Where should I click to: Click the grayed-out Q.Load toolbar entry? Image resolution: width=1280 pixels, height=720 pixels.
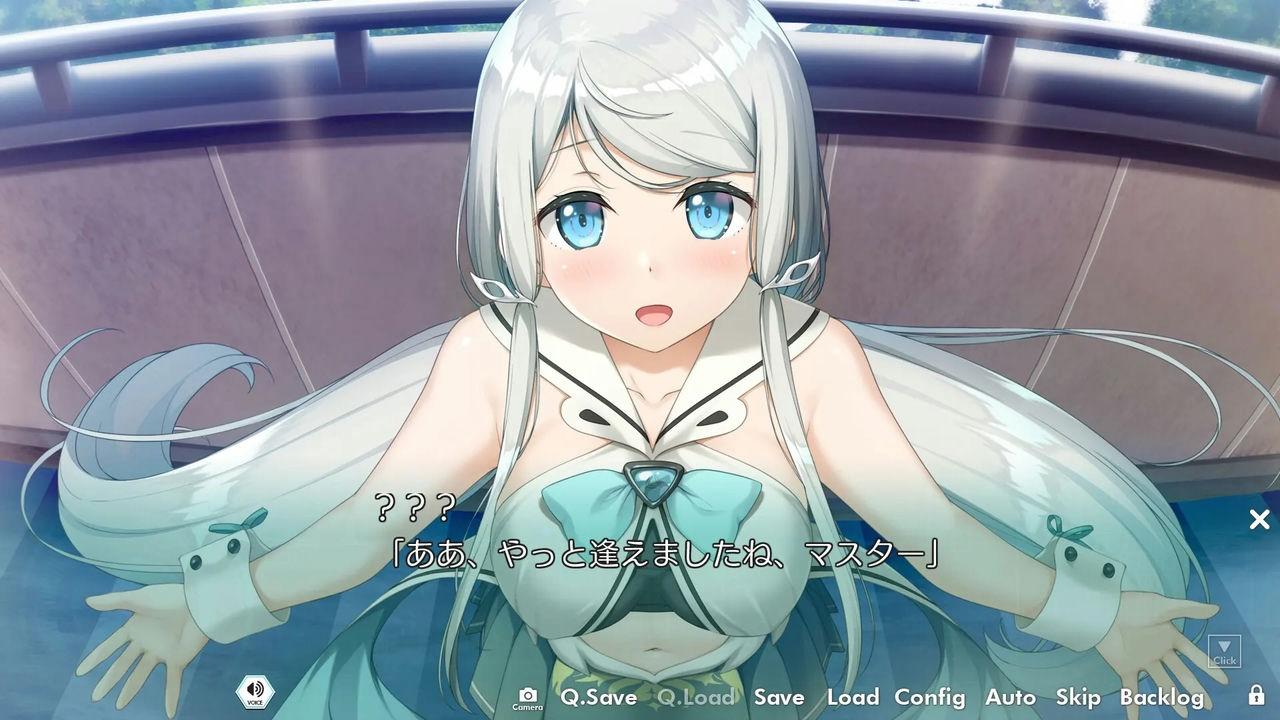coord(696,697)
